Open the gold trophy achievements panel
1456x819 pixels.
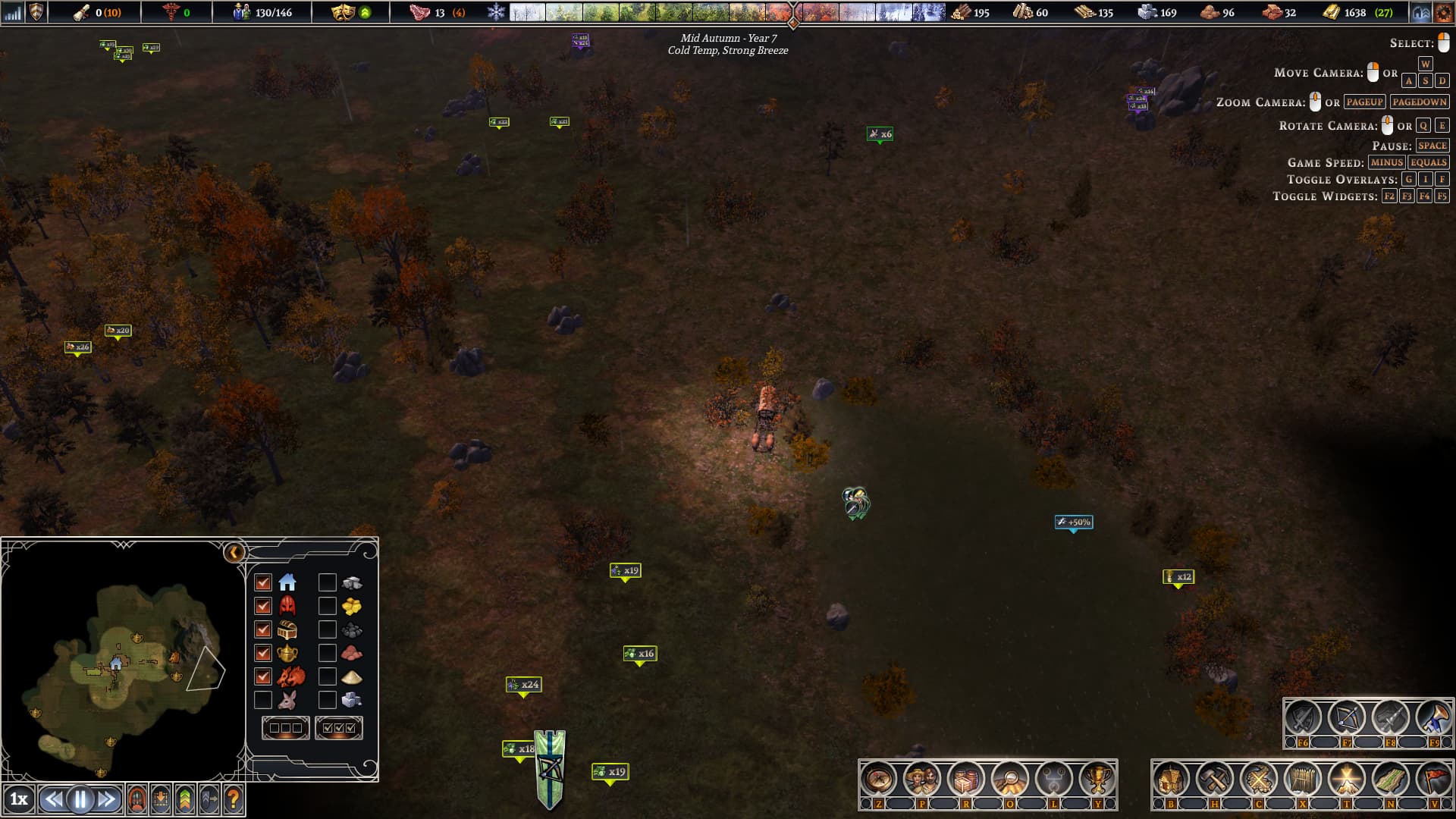[1097, 779]
